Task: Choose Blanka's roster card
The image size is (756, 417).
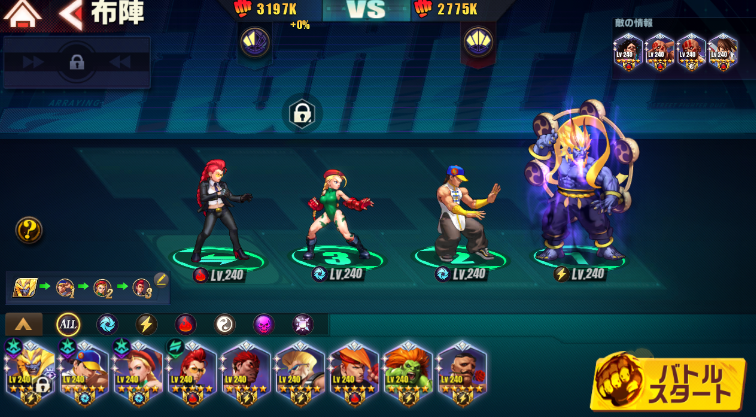Action: click(408, 377)
